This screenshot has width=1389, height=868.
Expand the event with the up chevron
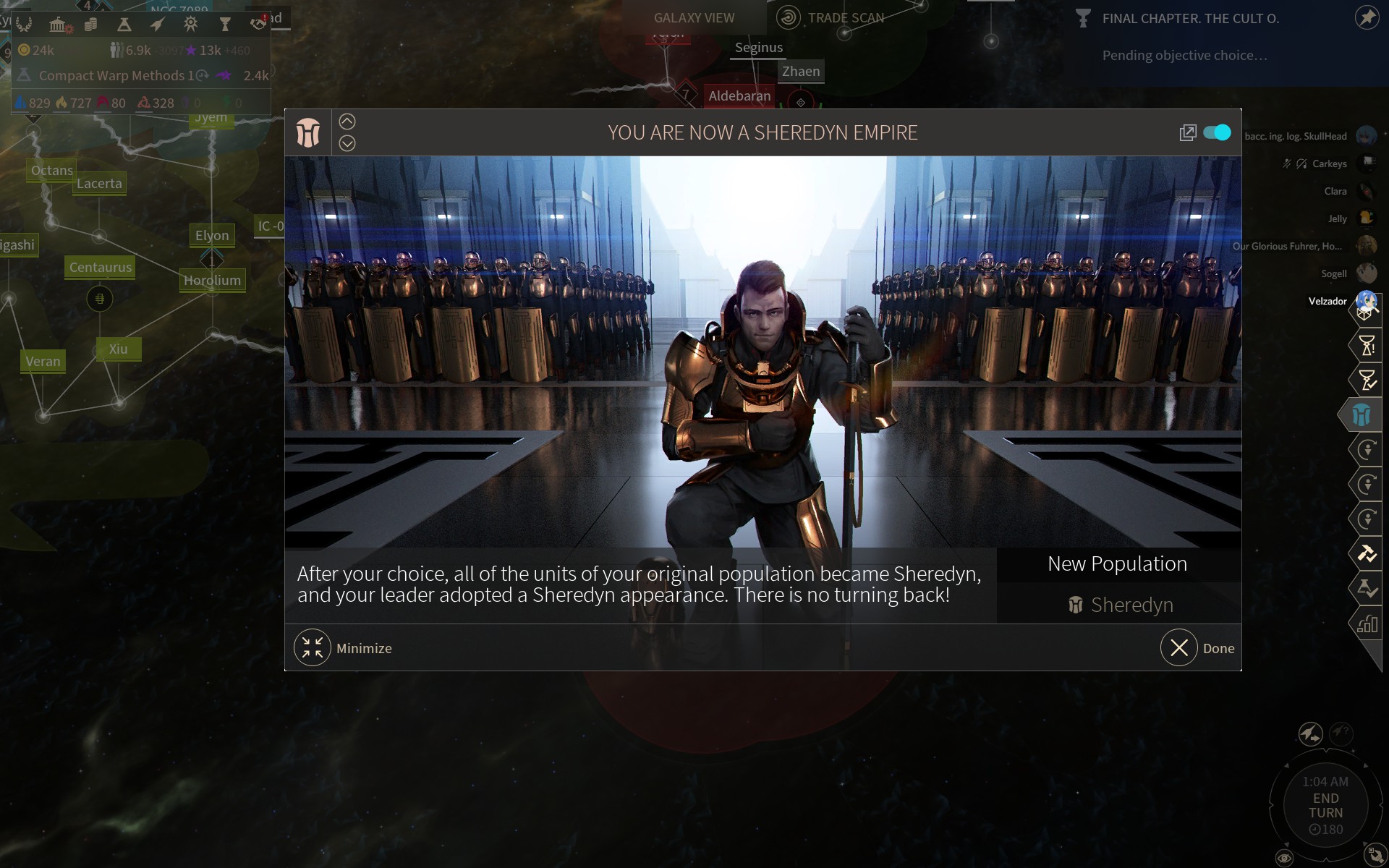pos(348,121)
